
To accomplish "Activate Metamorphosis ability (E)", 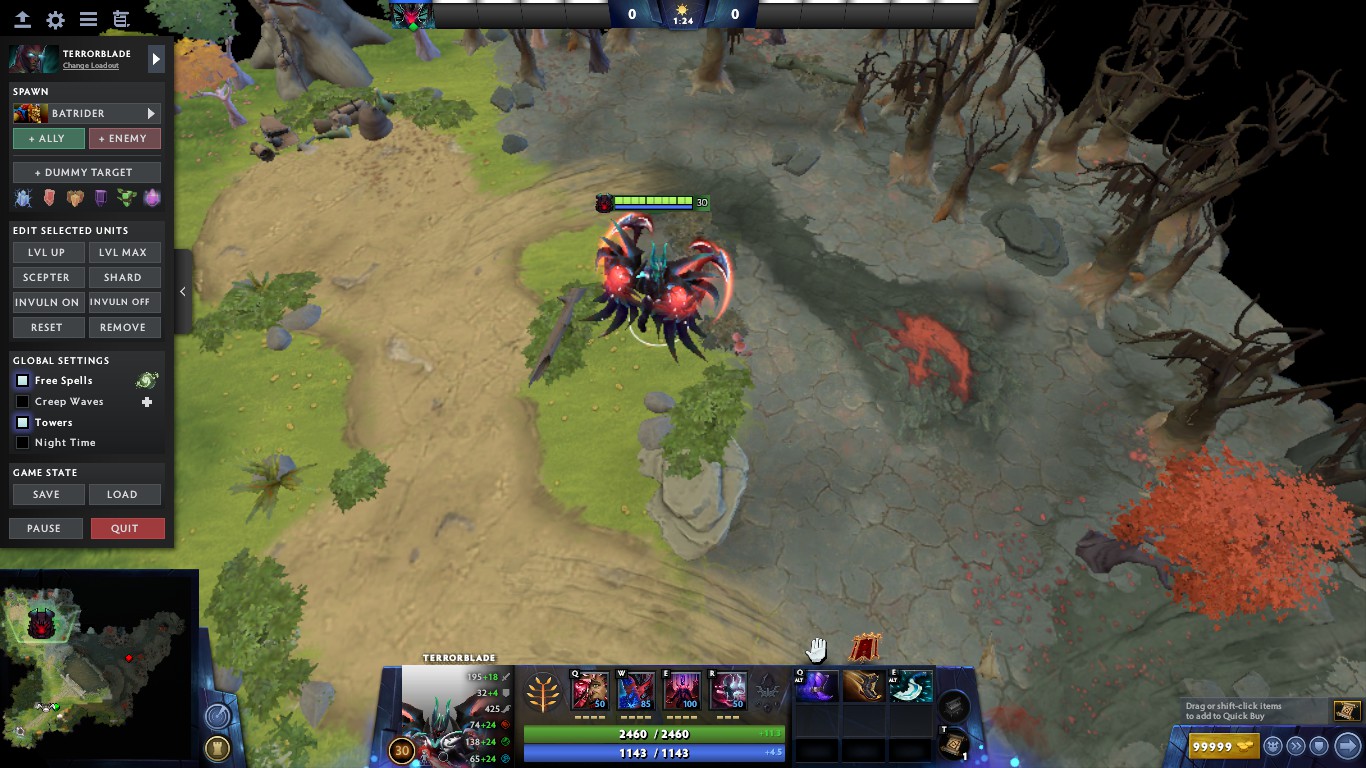I will (681, 690).
